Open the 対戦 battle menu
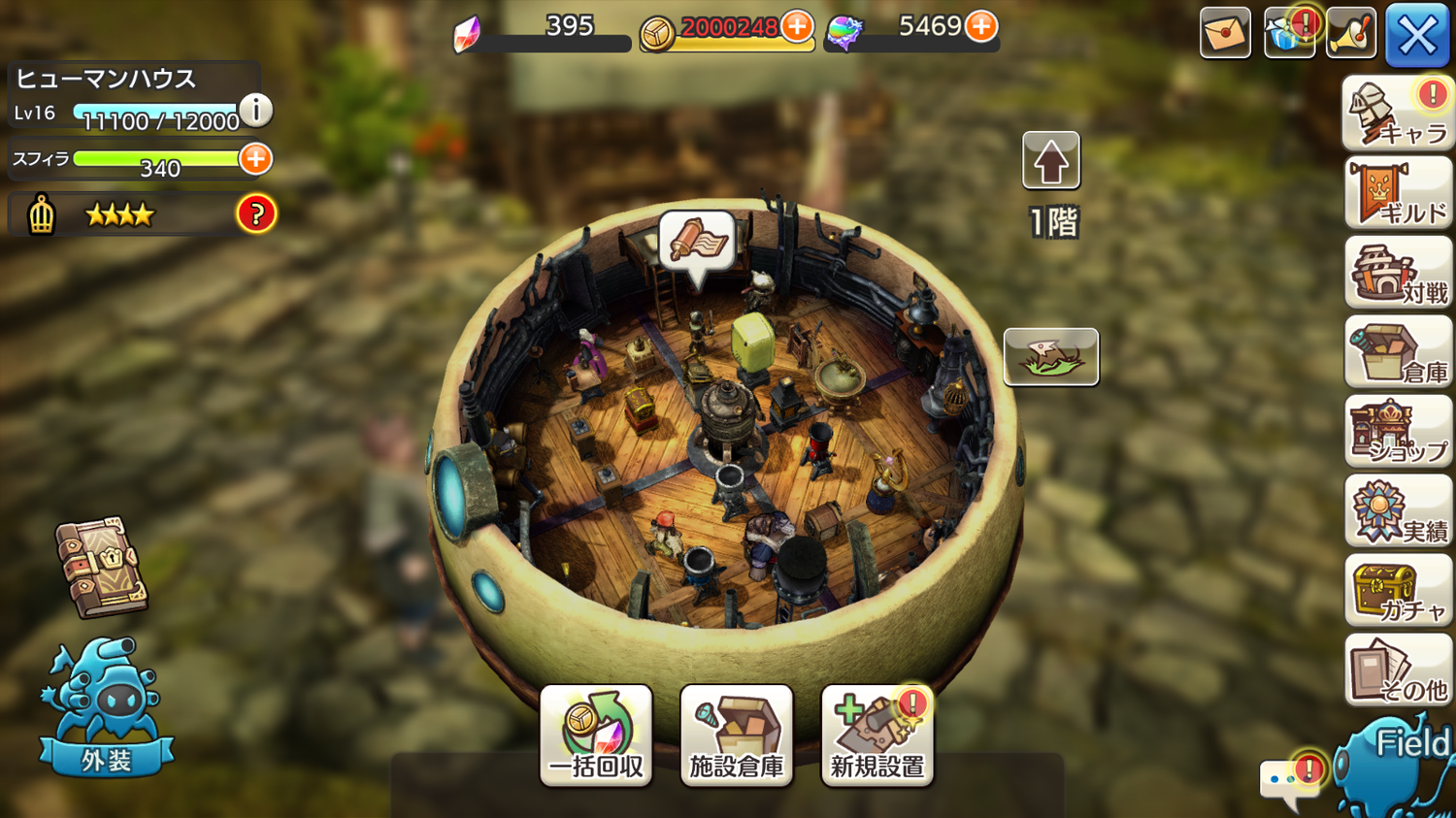Screen dimensions: 1456x818 [1398, 274]
